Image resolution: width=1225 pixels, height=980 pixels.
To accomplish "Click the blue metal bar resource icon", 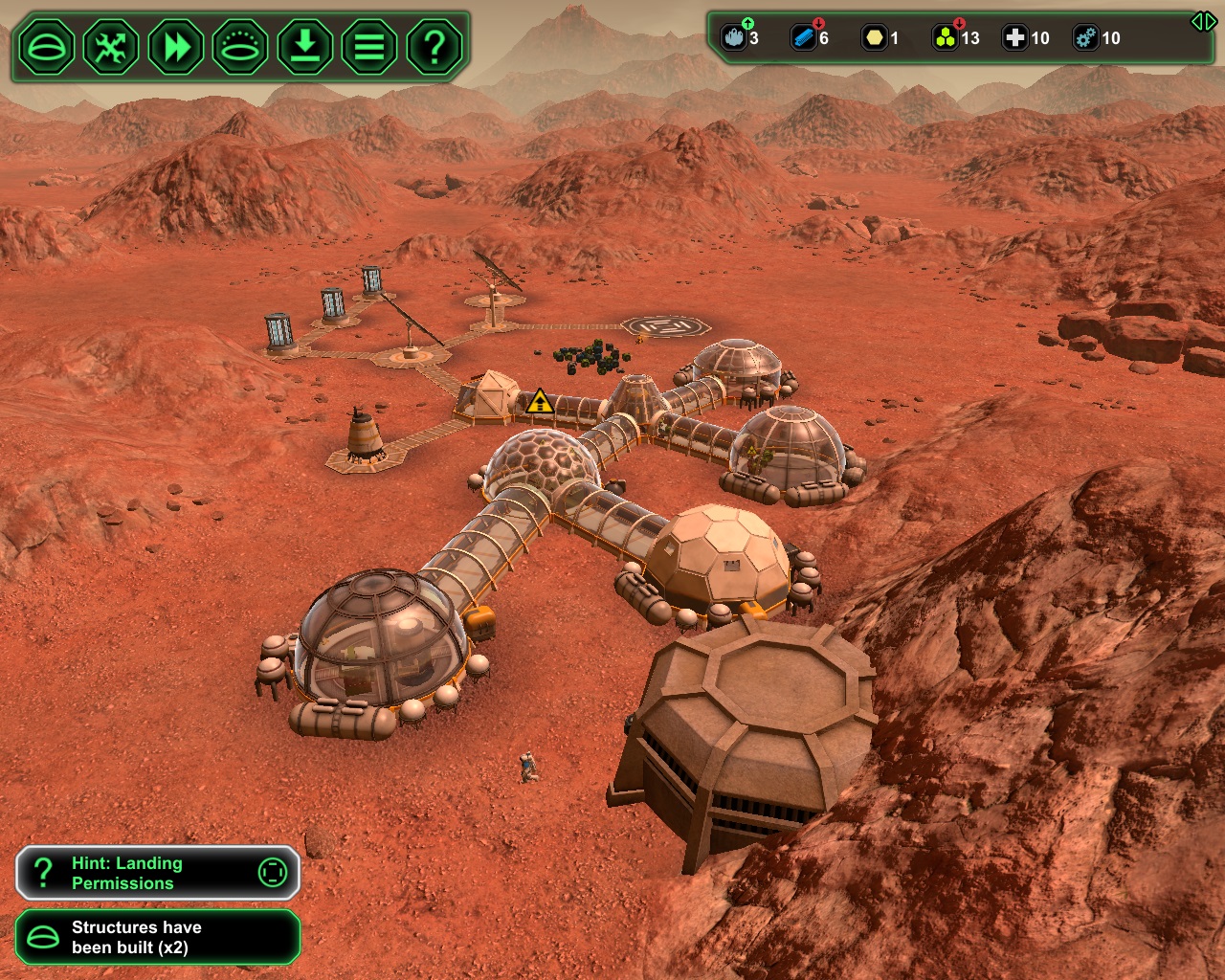I will coord(803,38).
